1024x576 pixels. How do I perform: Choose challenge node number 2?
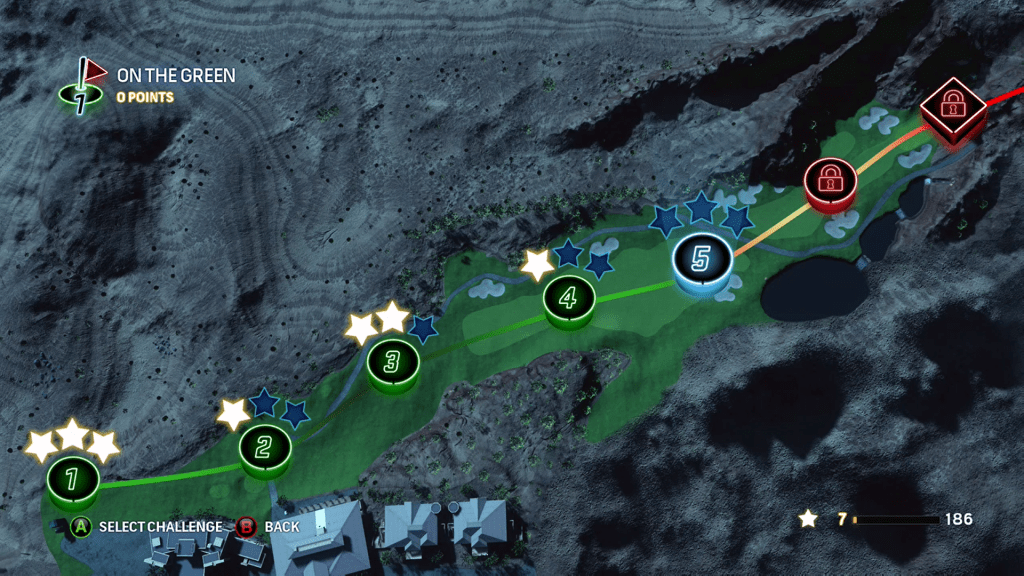coord(265,448)
